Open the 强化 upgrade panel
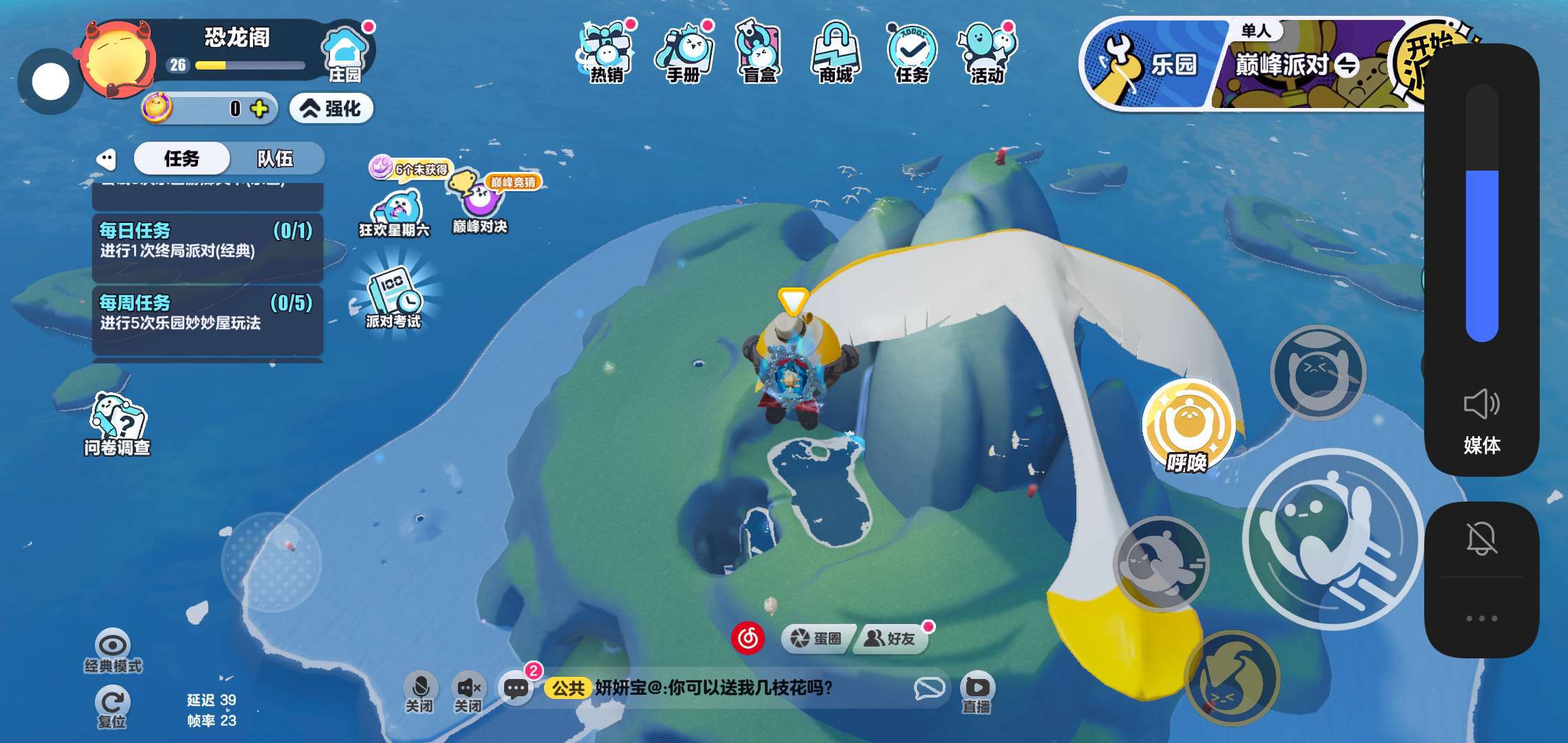This screenshot has width=1568, height=743. coord(332,109)
